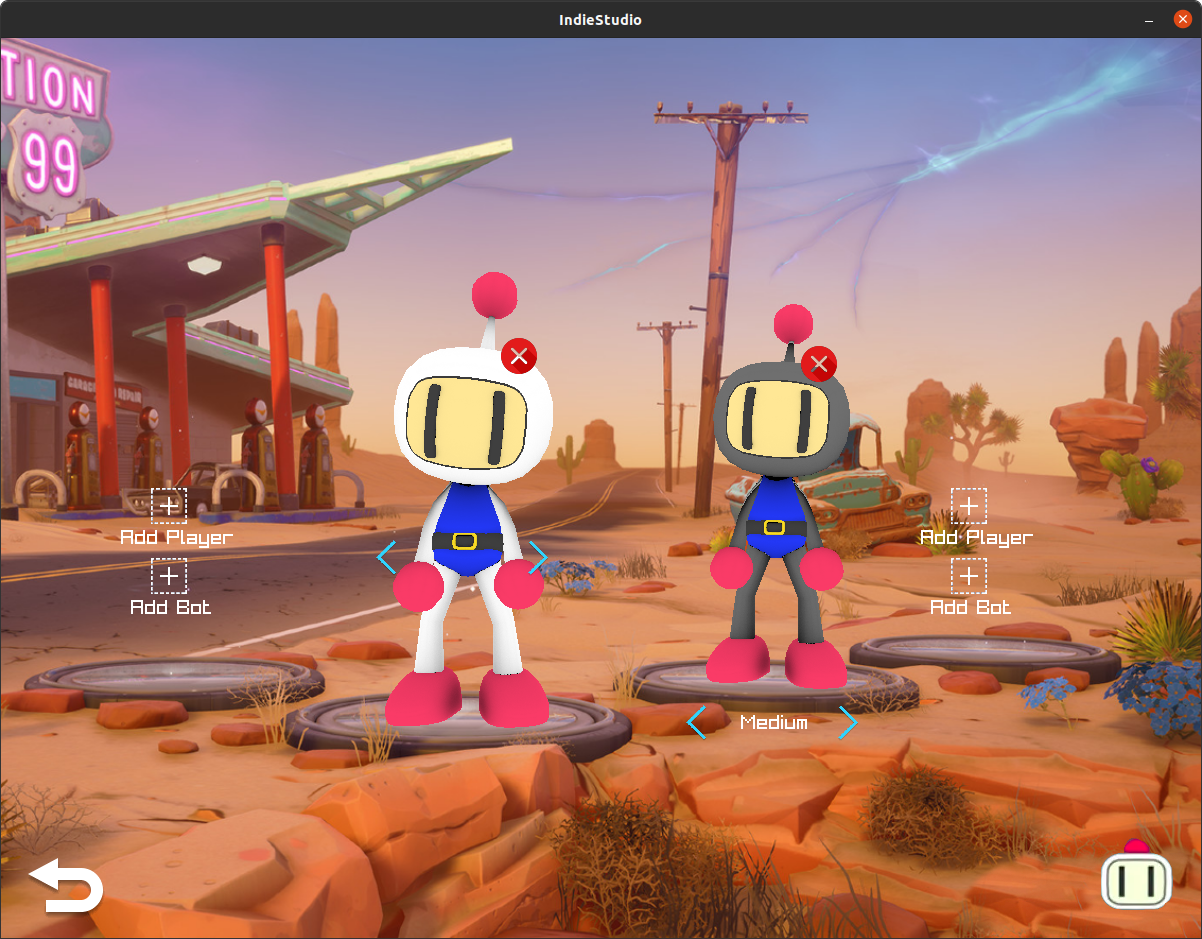
Task: Close the IndieStudio window
Action: click(x=1182, y=20)
